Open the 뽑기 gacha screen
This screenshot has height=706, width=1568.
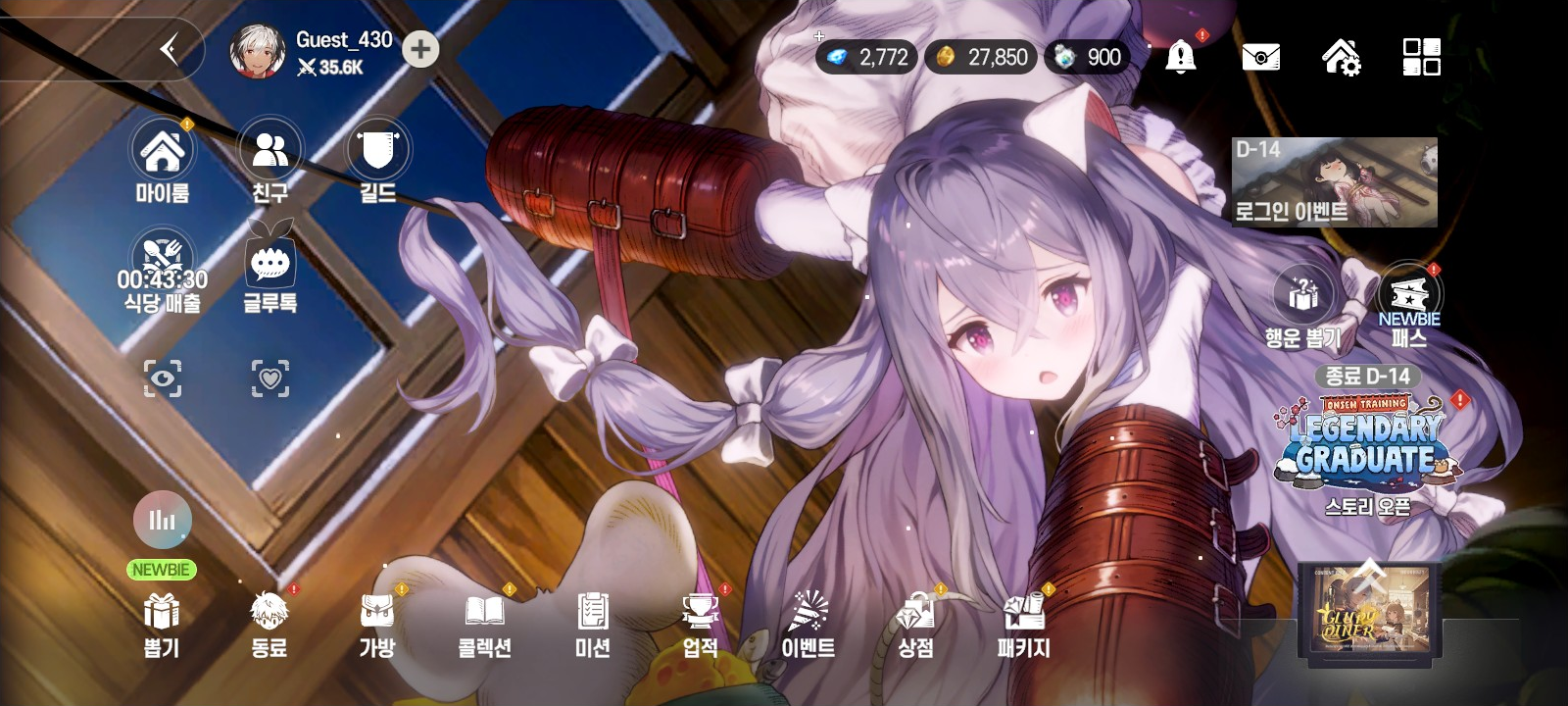163,620
